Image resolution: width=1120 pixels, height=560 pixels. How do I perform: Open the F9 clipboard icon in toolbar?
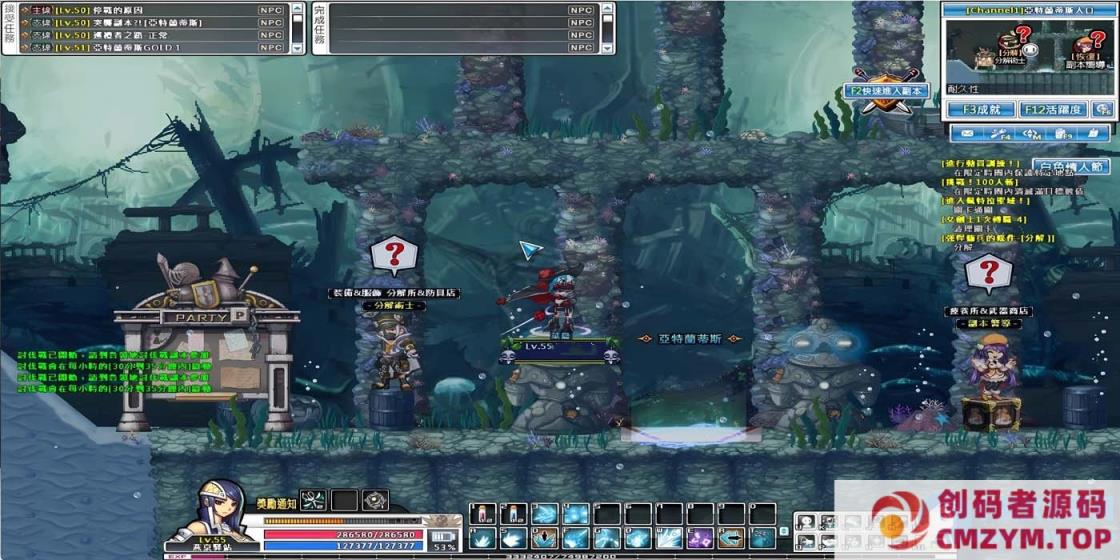coord(1062,133)
